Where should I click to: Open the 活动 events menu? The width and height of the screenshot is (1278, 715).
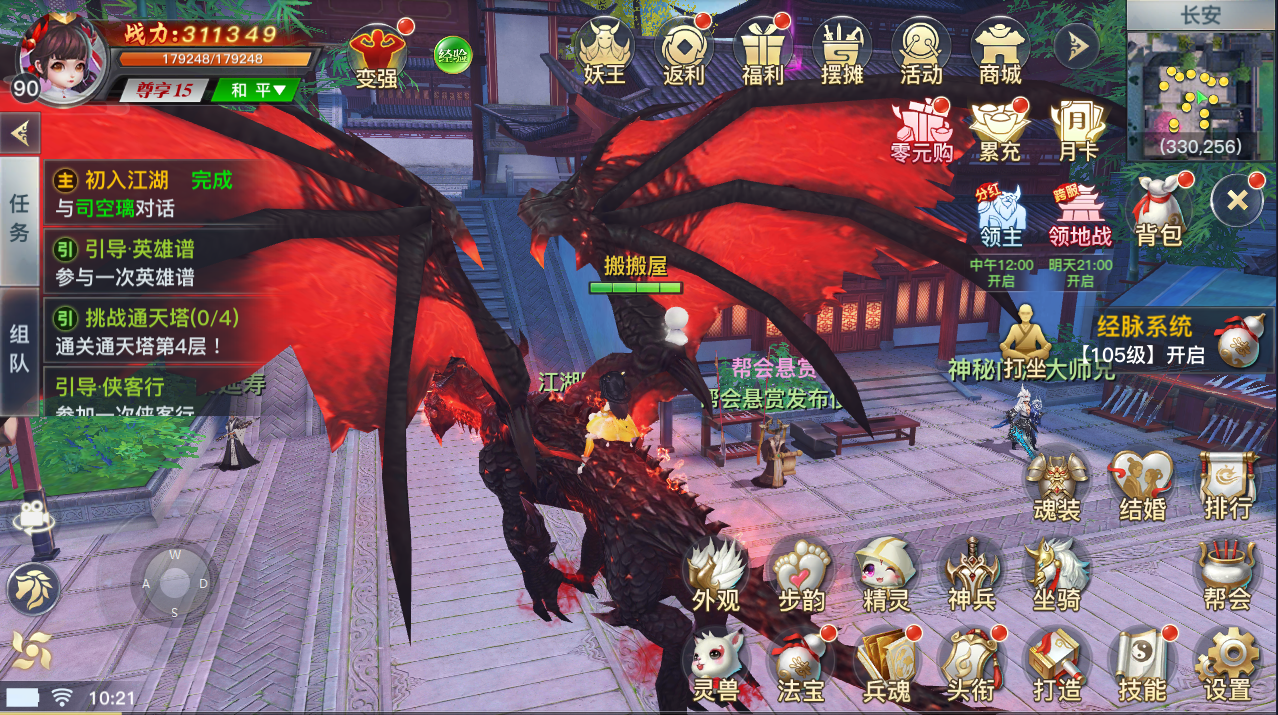tap(920, 52)
